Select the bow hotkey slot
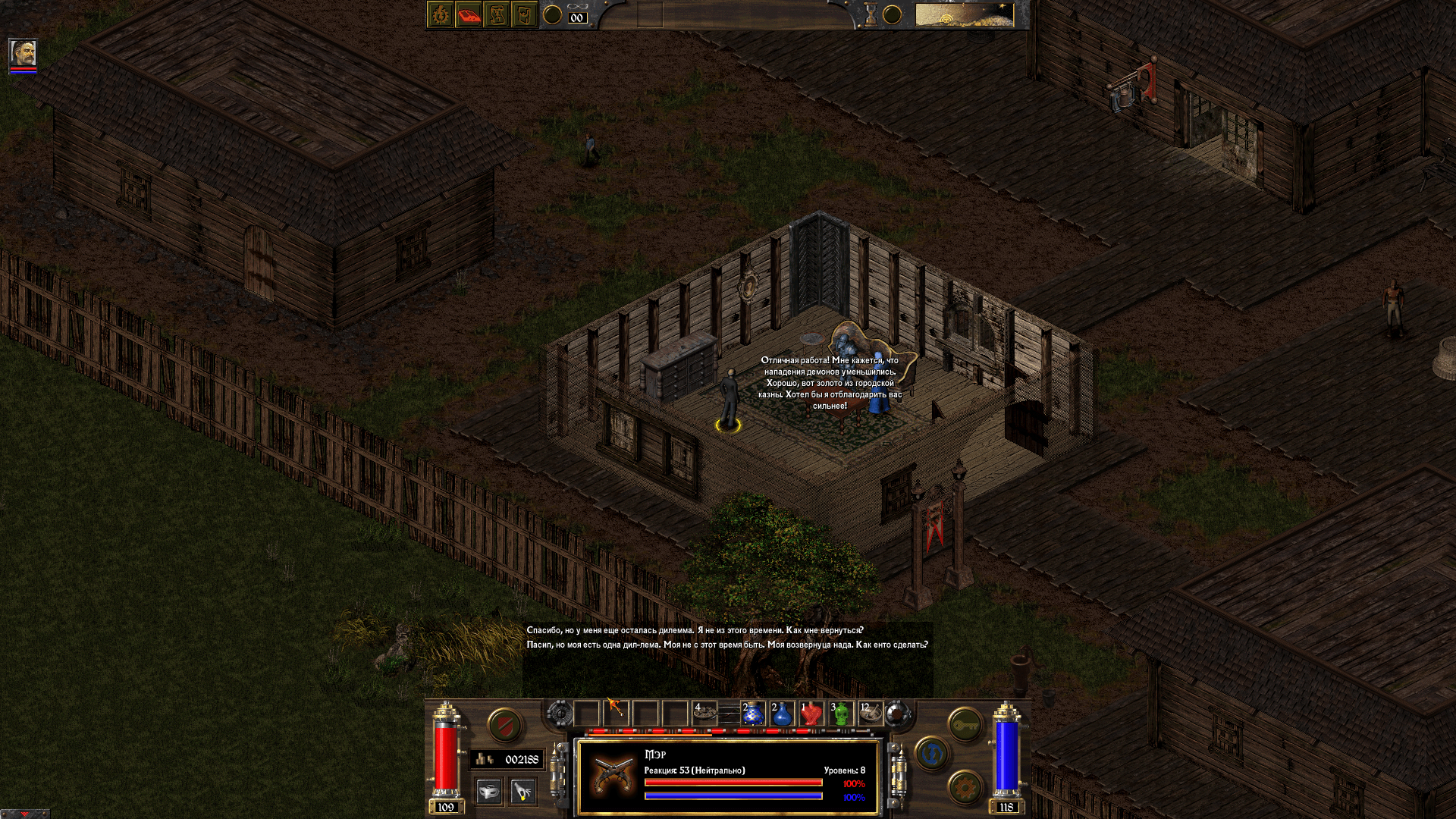1456x819 pixels. 616,712
